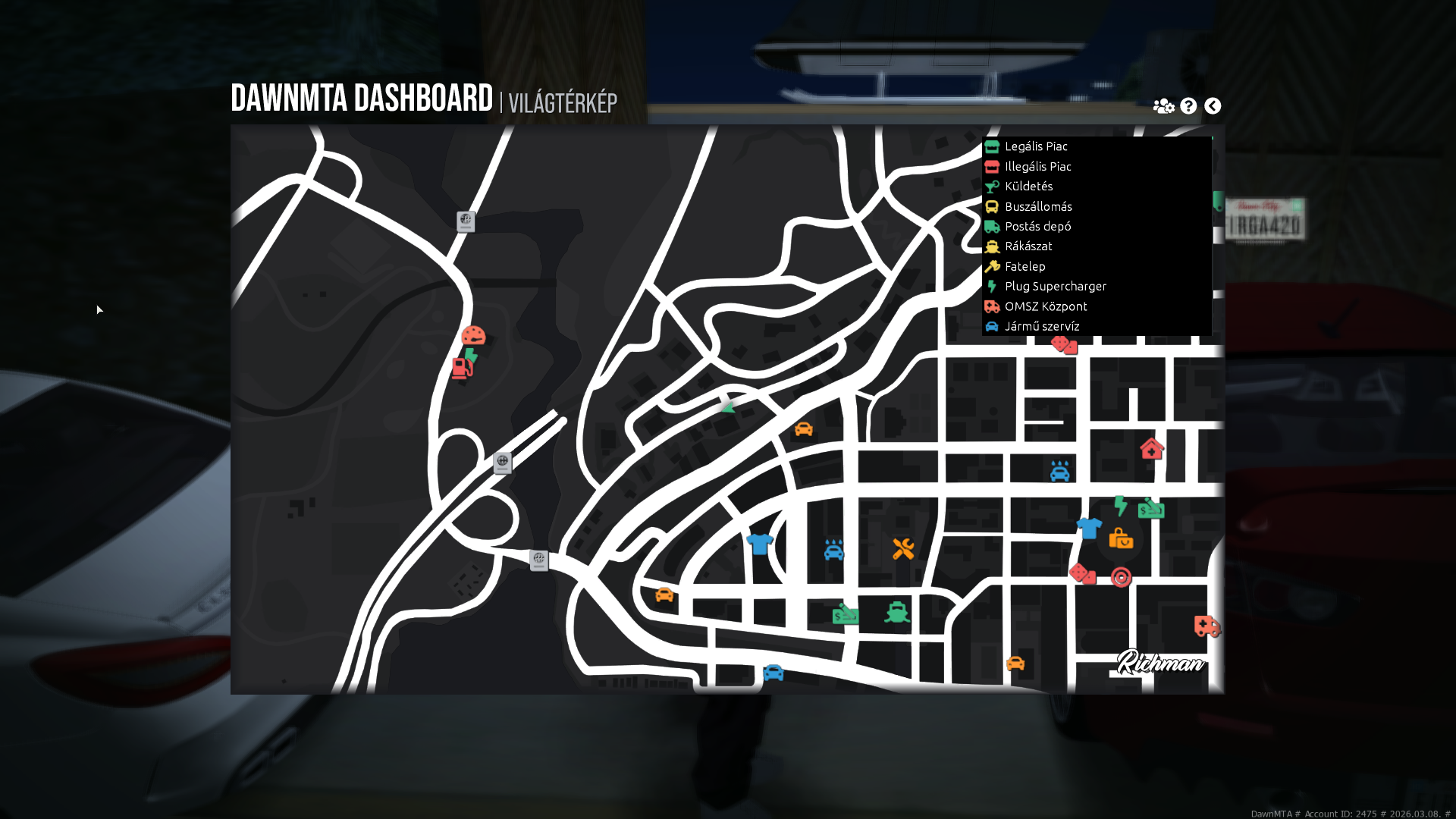This screenshot has width=1456, height=819.
Task: Select the red hospital house marker
Action: [1151, 450]
